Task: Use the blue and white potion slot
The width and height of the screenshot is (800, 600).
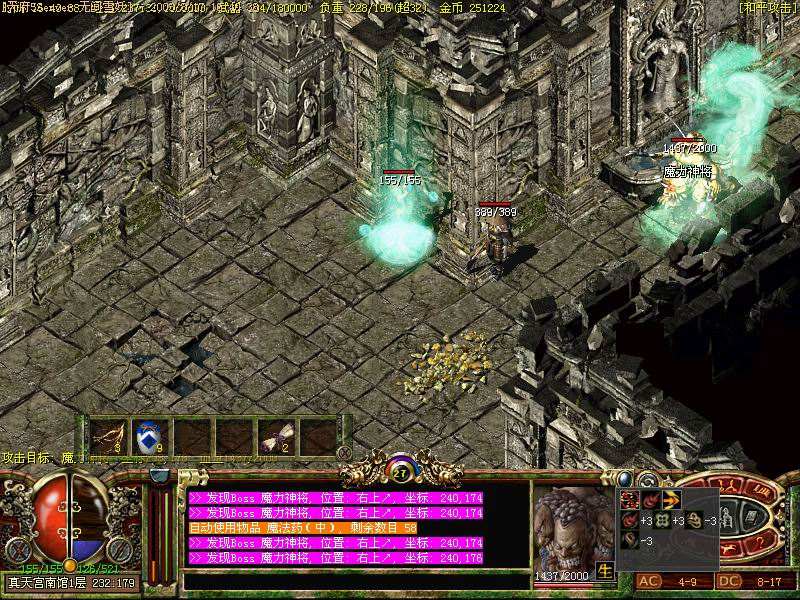Action: tap(149, 436)
